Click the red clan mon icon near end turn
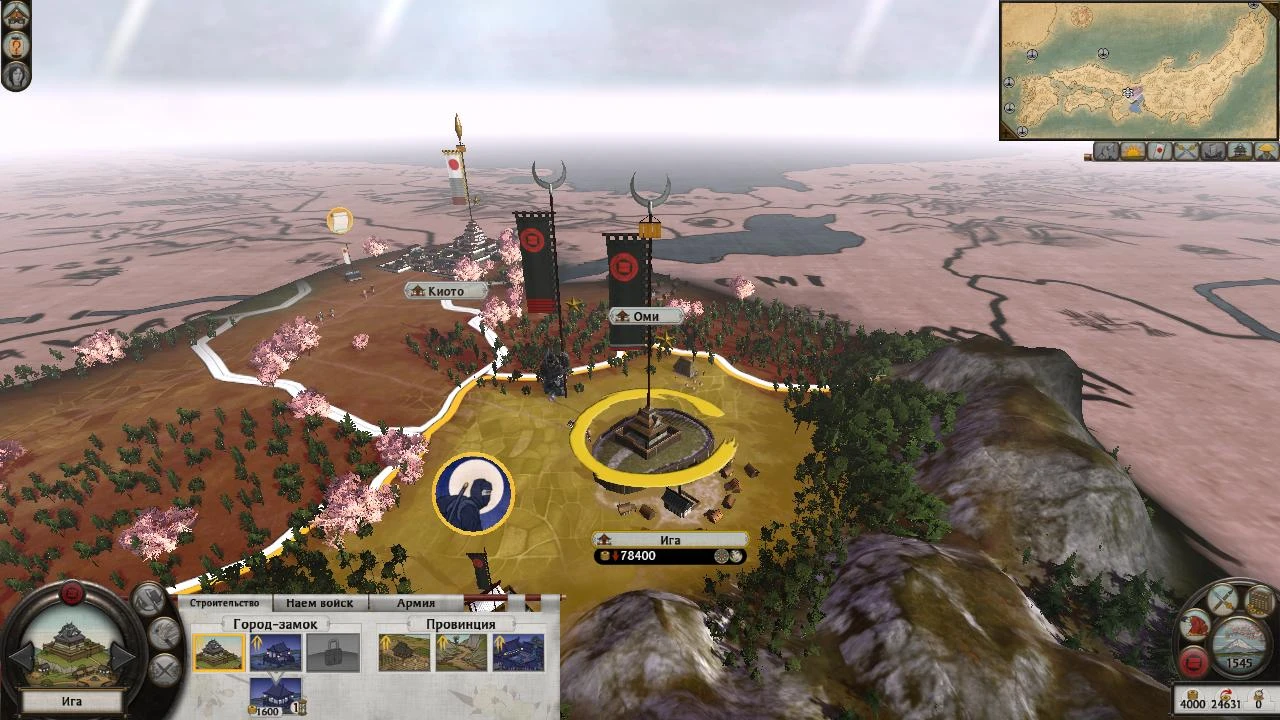The width and height of the screenshot is (1280, 720). click(1193, 662)
